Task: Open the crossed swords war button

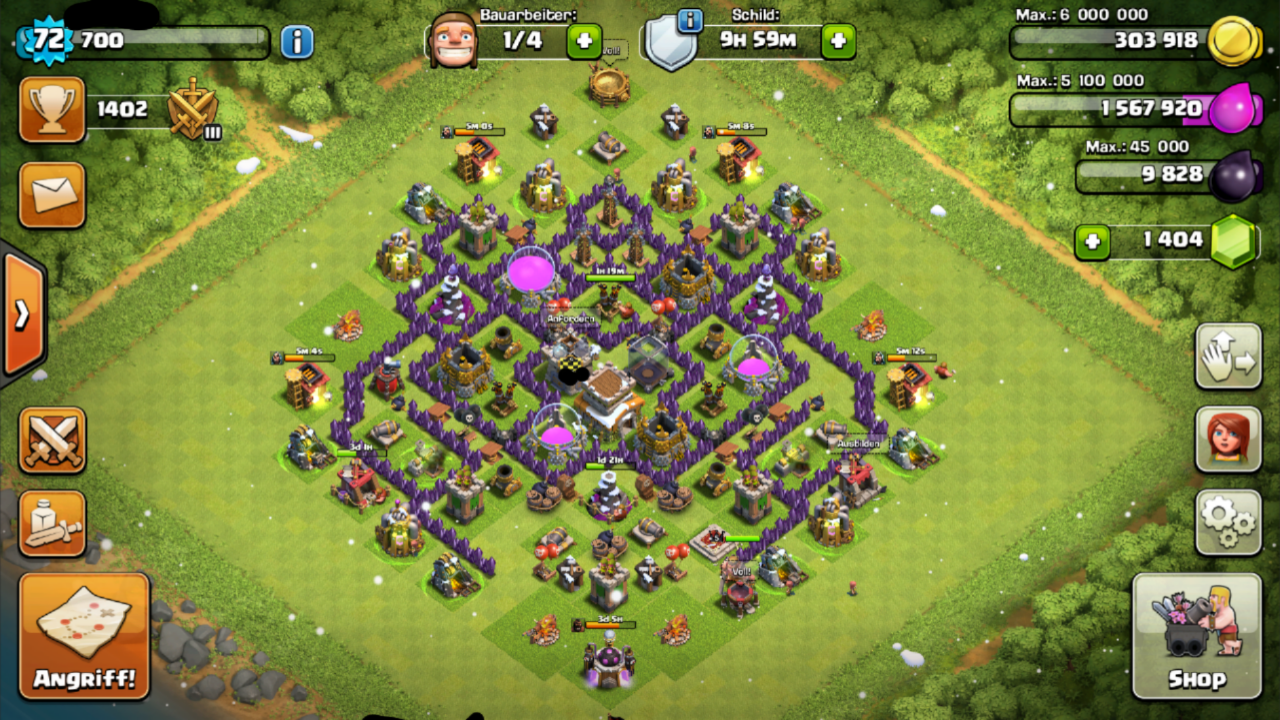Action: pyautogui.click(x=52, y=440)
